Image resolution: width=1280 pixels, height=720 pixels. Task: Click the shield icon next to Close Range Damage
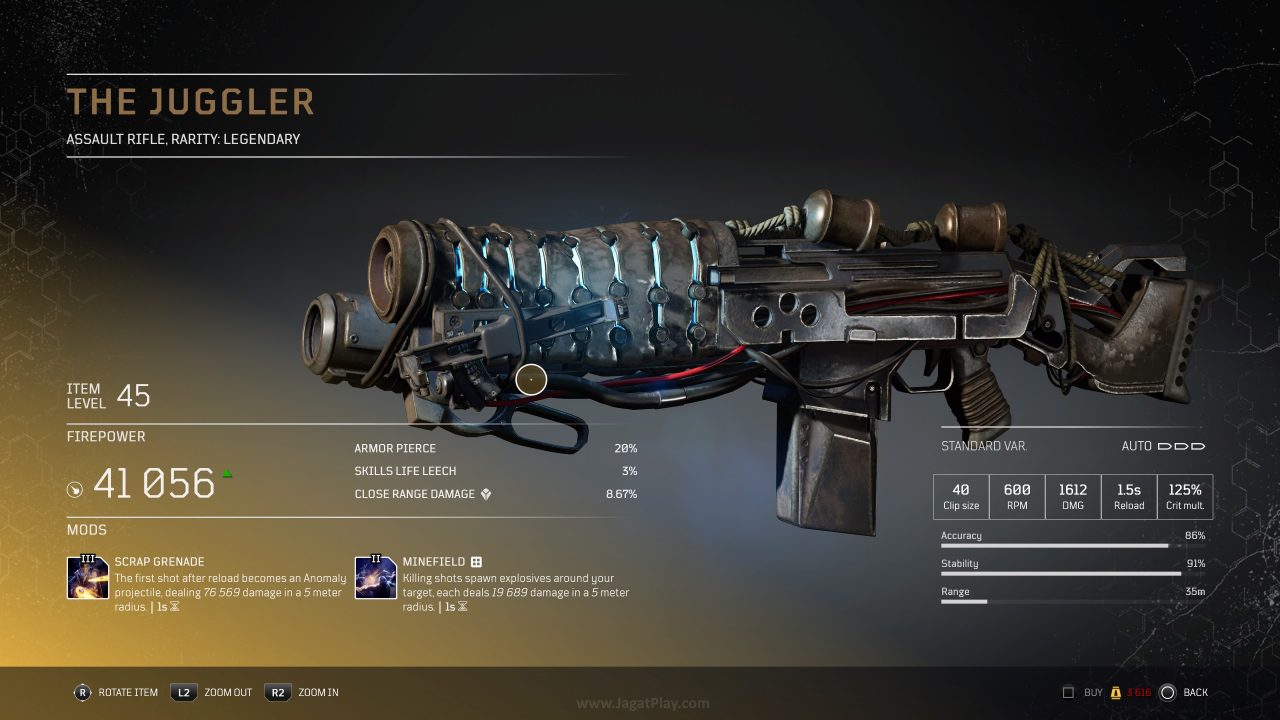click(487, 493)
